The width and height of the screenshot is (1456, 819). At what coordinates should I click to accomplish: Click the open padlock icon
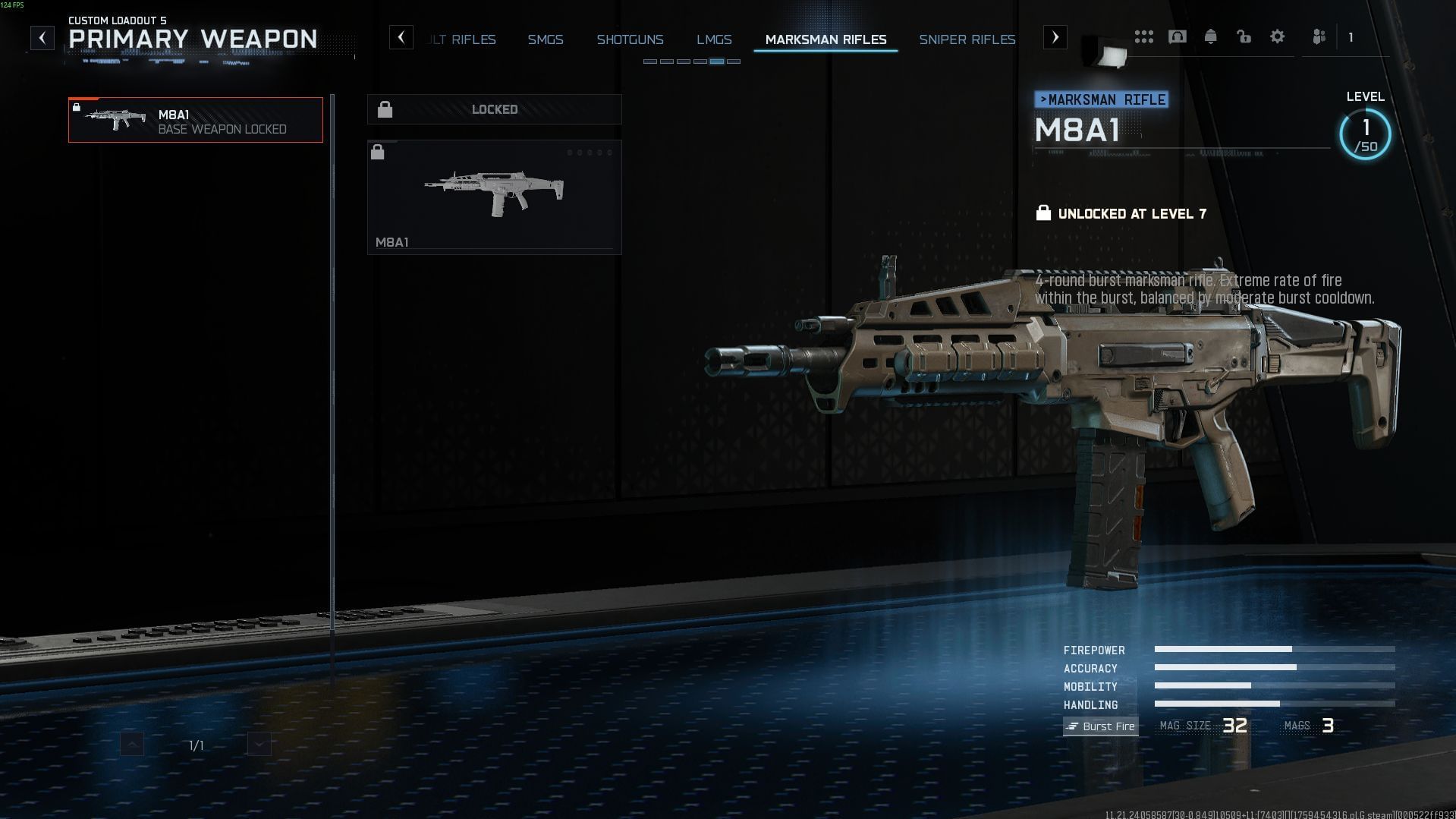1244,37
